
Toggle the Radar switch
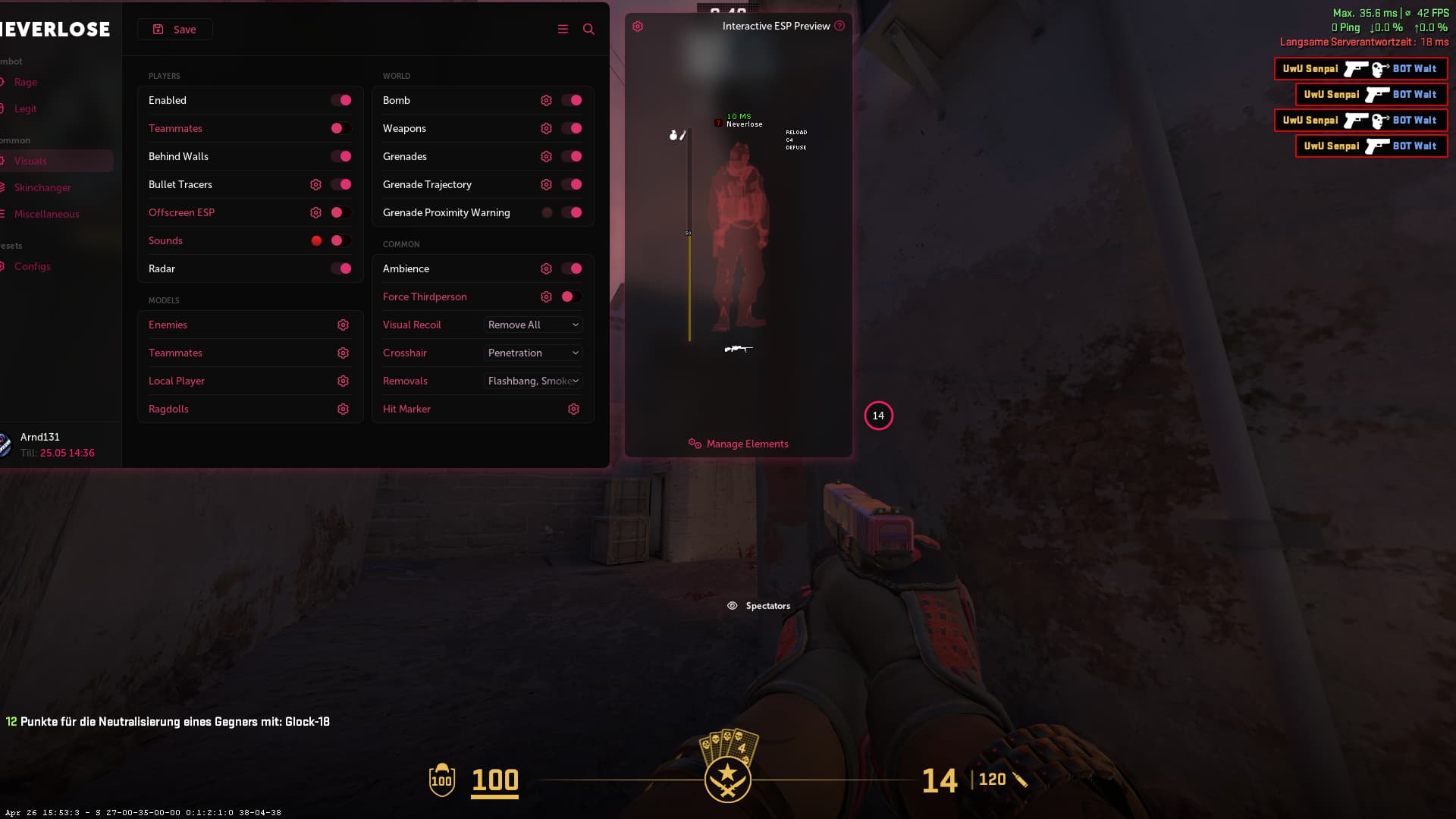[341, 268]
